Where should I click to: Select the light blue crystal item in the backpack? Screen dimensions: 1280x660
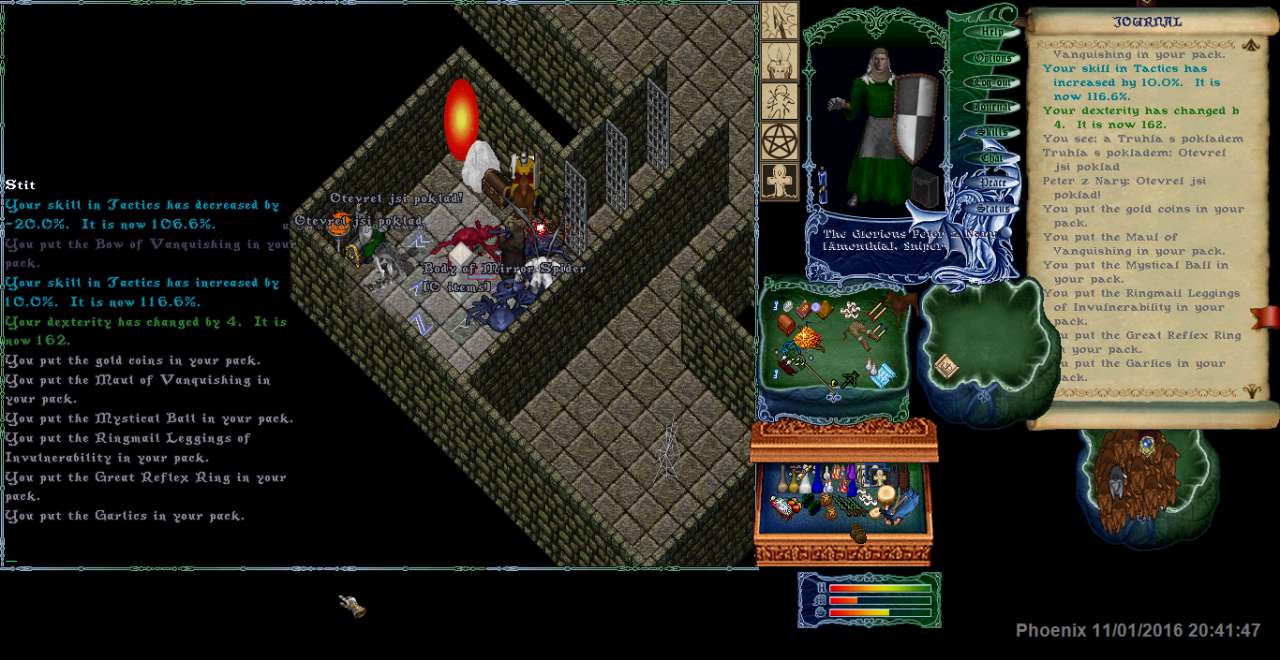pyautogui.click(x=882, y=374)
